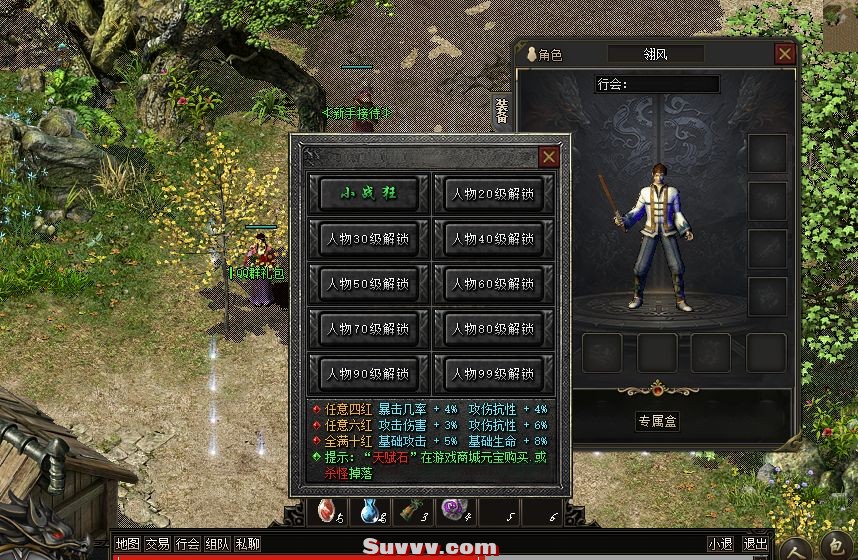This screenshot has width=858, height=560.
Task: Close the level unlock panel
Action: 548,157
